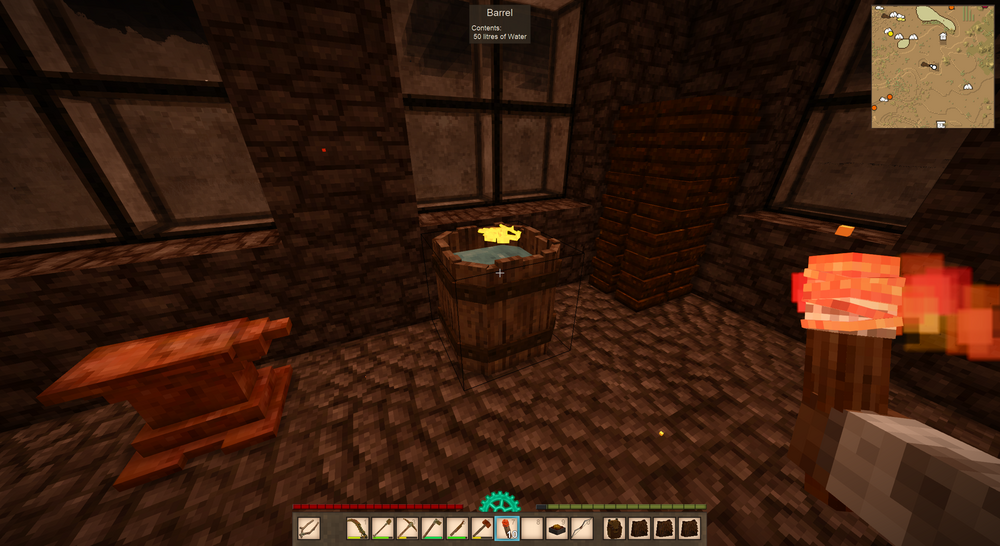Viewport: 1000px width, 546px height.
Task: Switch to the axe hotbar slot
Action: pyautogui.click(x=432, y=528)
